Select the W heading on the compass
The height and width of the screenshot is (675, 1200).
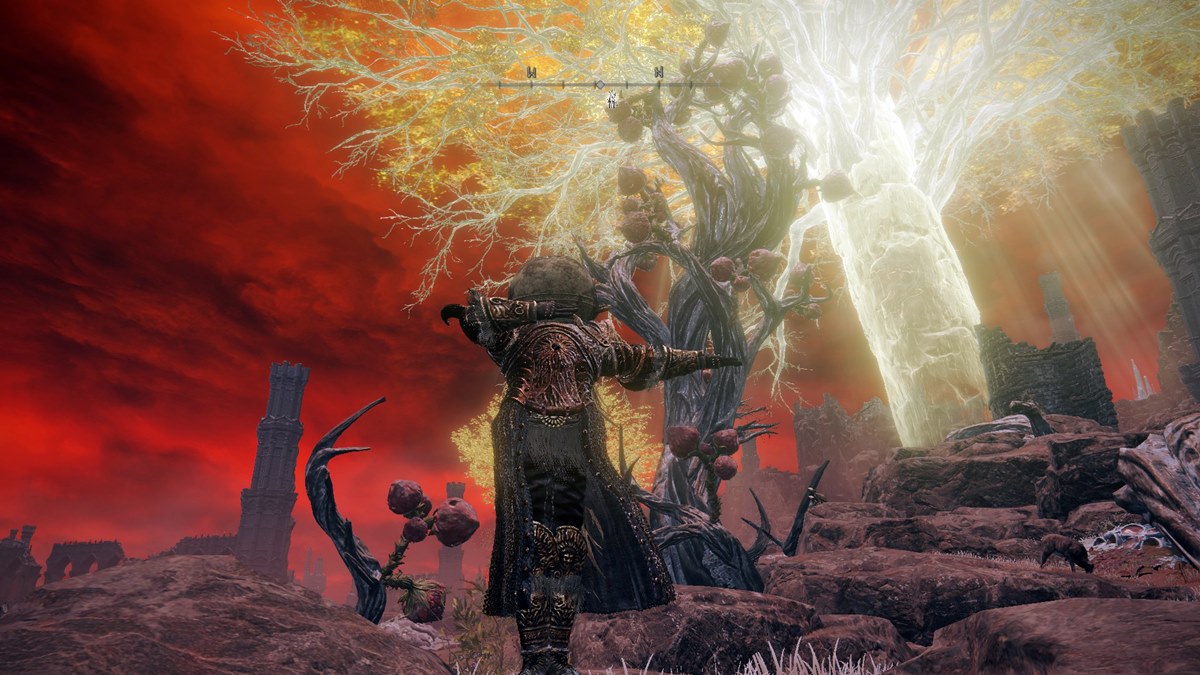tap(531, 72)
